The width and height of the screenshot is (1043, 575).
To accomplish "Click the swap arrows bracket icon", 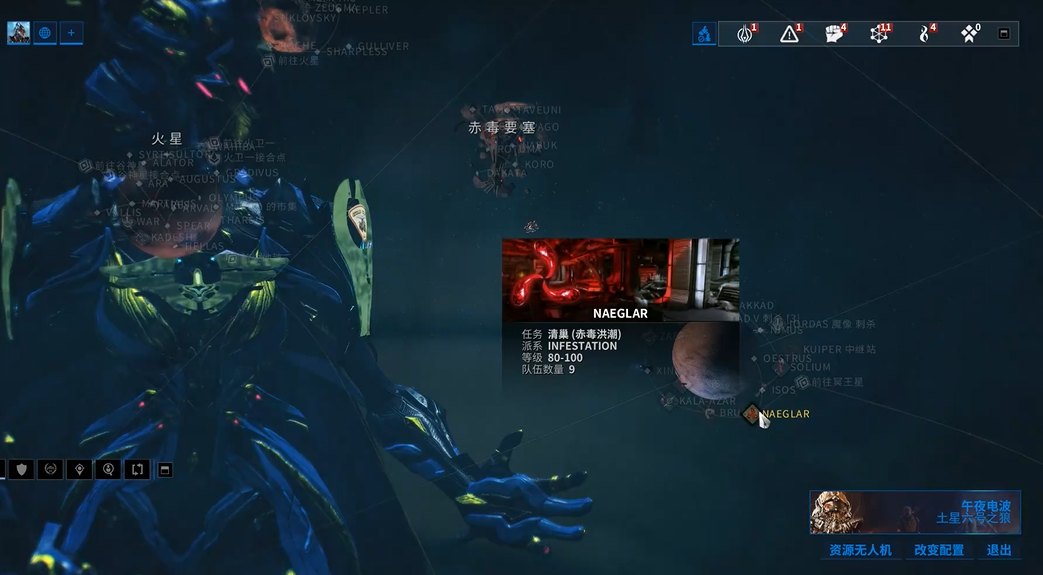I will click(x=137, y=469).
